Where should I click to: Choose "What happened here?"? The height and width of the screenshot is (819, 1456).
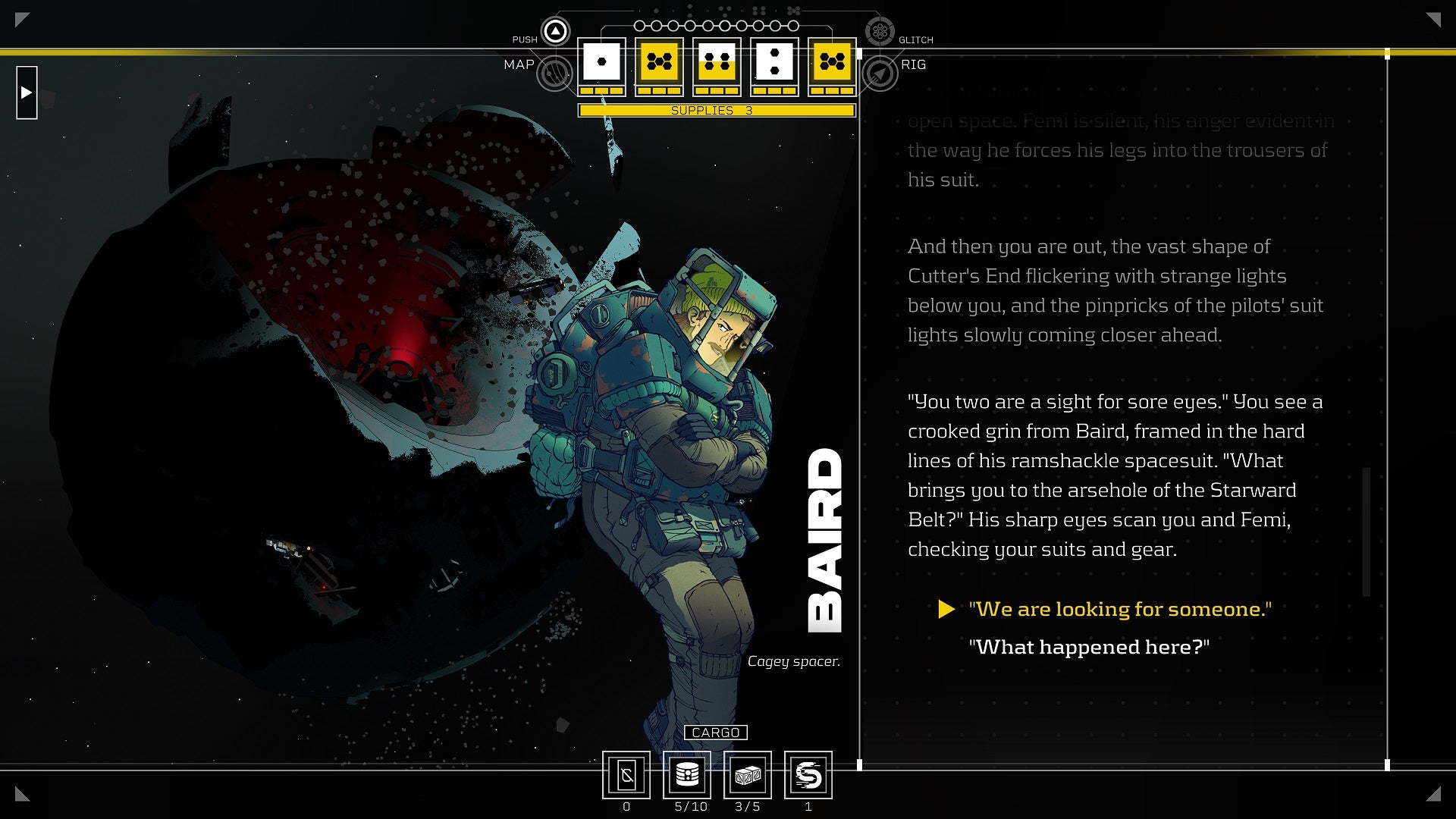click(x=1090, y=648)
